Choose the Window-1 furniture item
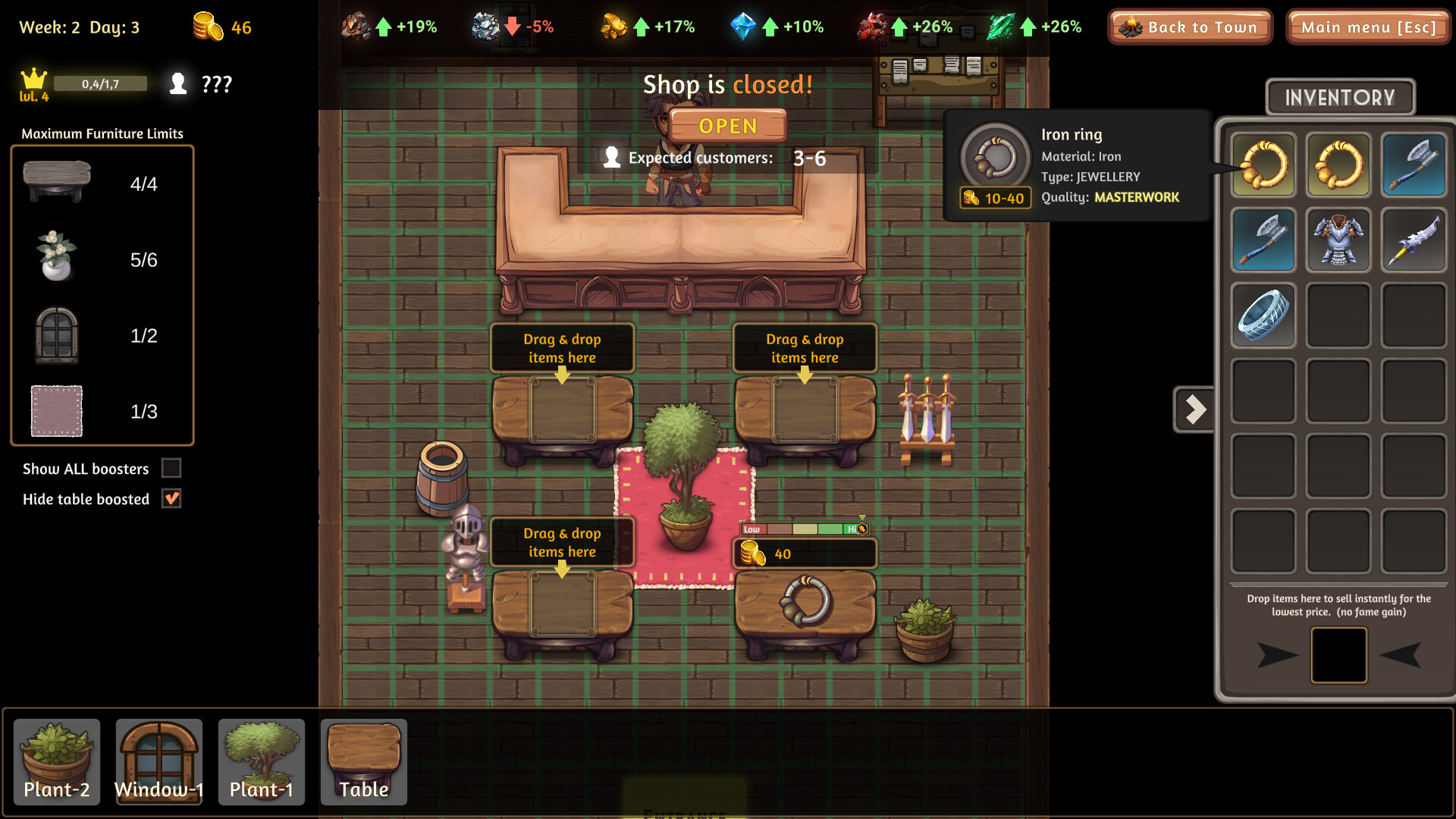 point(159,761)
